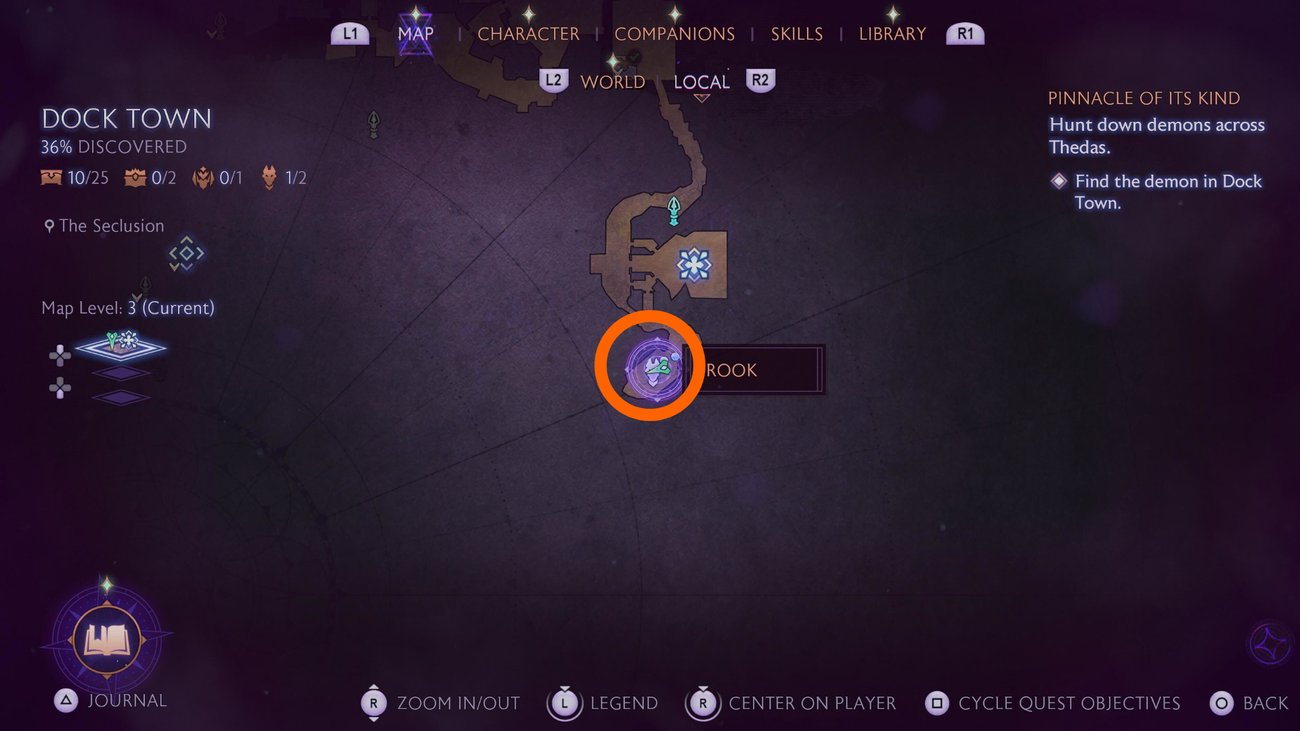Switch to the Character tab
Viewport: 1300px width, 731px height.
point(528,34)
